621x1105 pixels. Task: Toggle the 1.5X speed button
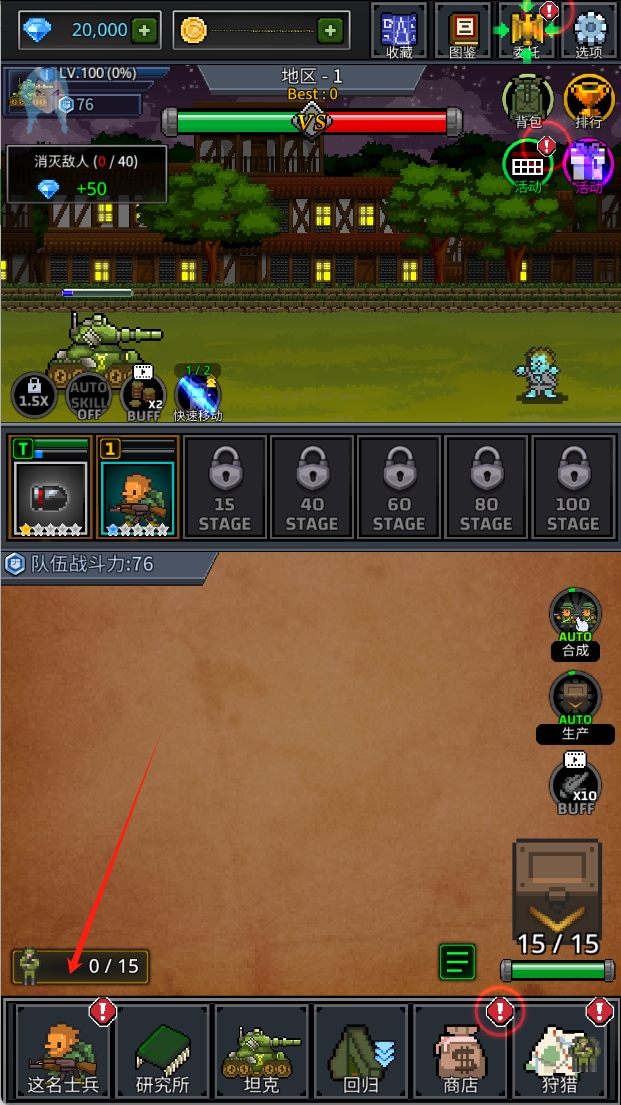point(34,396)
